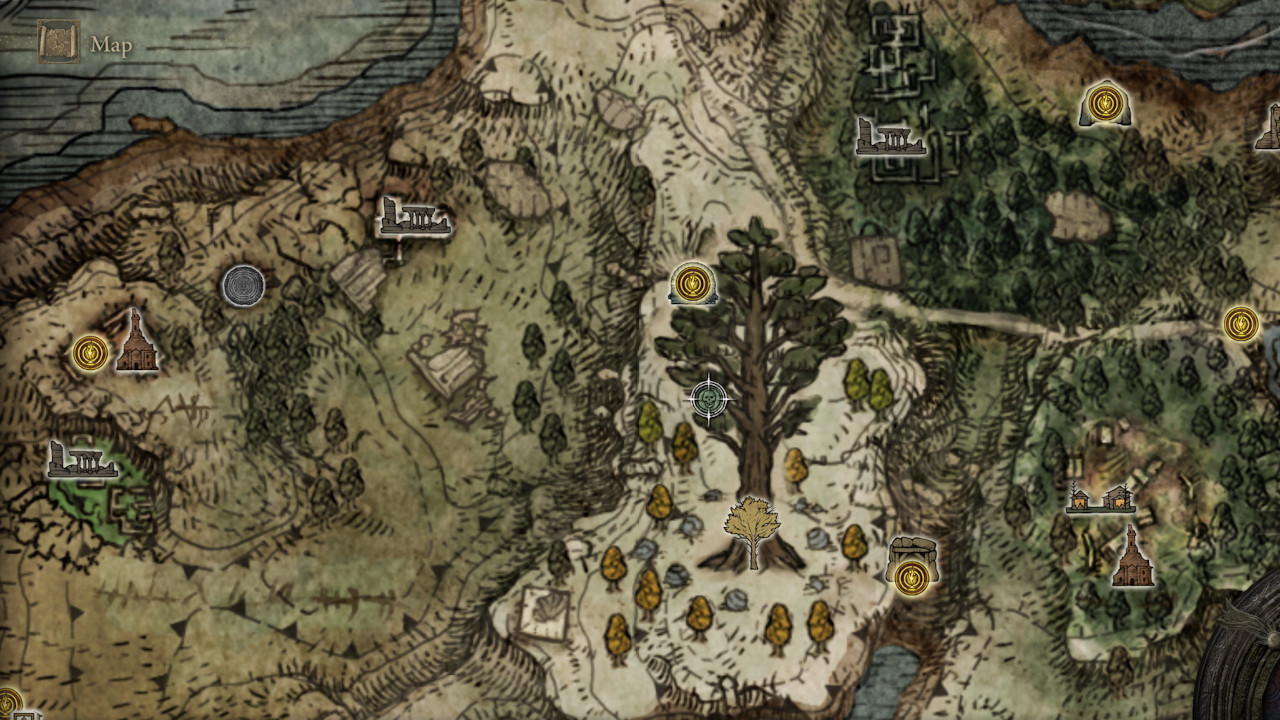Select the site of grace in the top-right corner
1280x720 pixels.
[1104, 101]
